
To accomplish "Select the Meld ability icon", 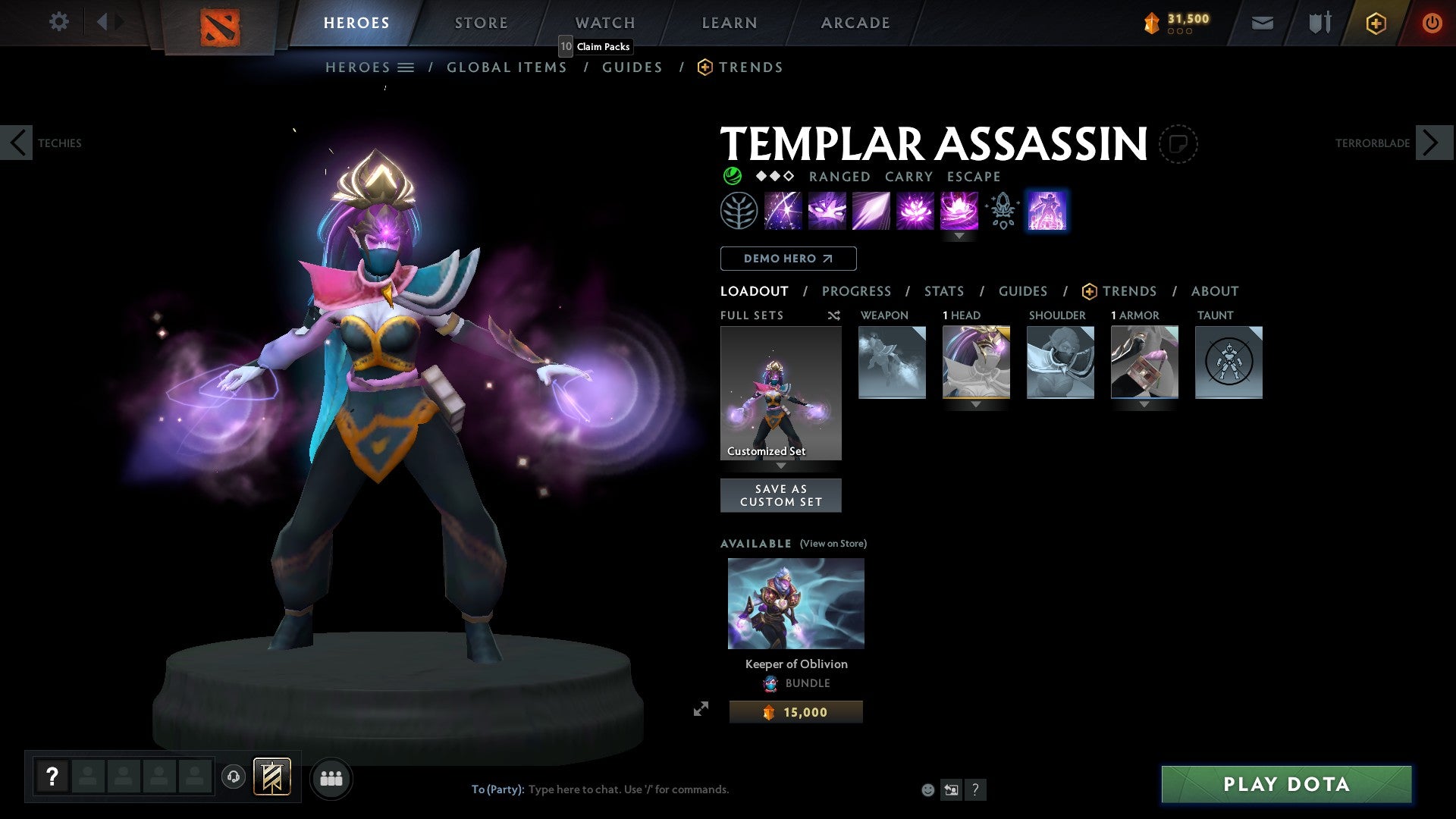I will click(x=828, y=210).
